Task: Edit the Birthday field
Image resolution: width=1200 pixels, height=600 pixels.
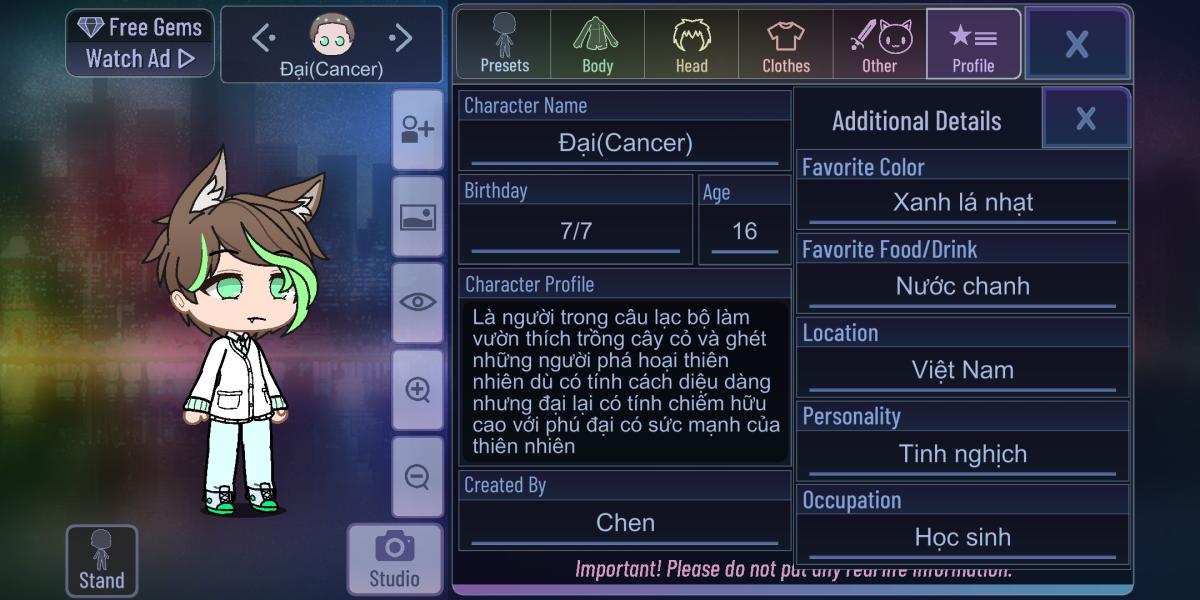Action: coord(576,232)
